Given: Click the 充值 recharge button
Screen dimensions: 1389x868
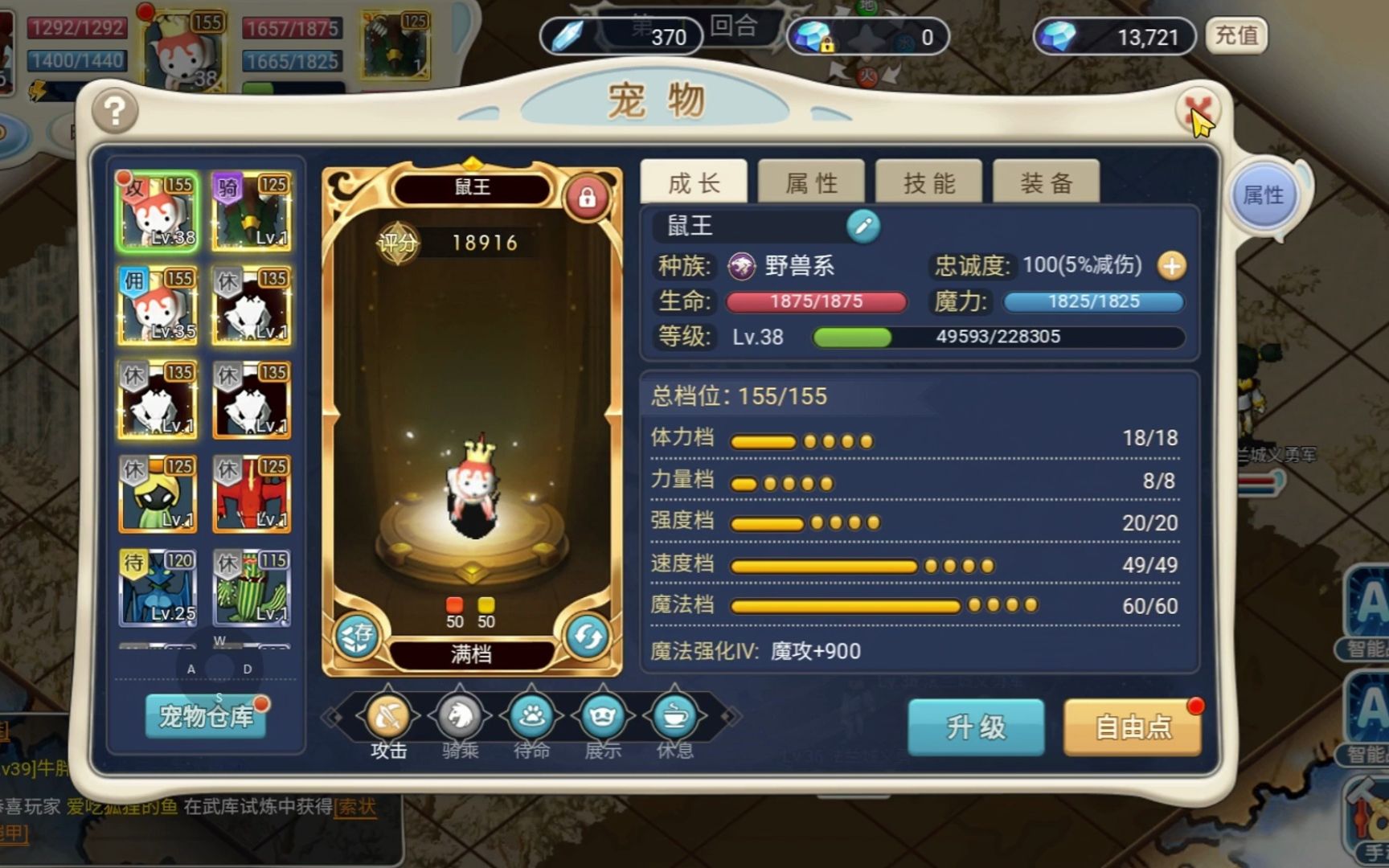Looking at the screenshot, I should 1235,36.
